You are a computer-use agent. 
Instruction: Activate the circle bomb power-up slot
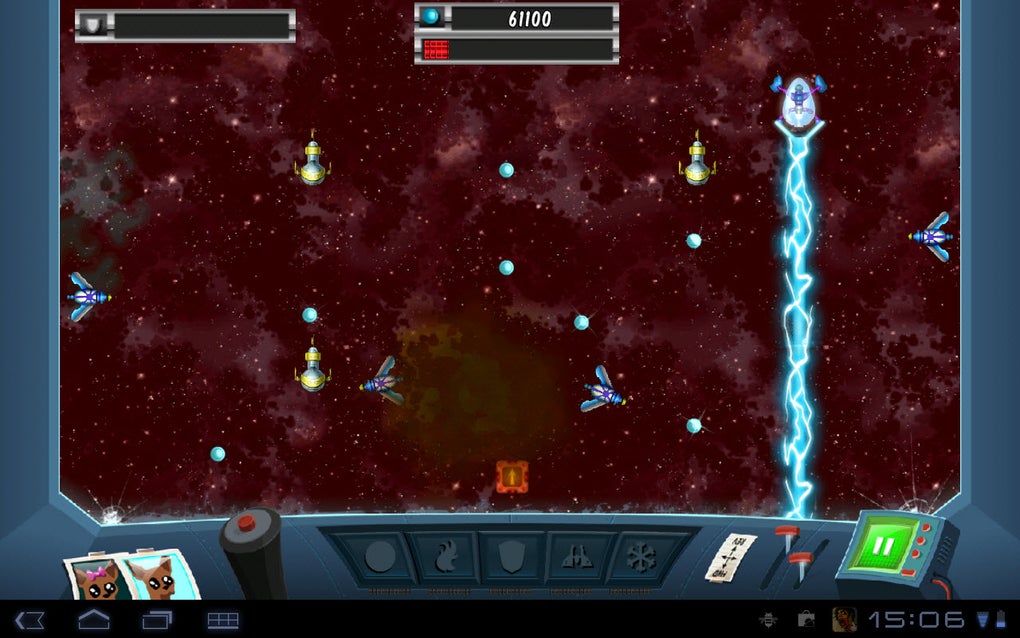380,557
